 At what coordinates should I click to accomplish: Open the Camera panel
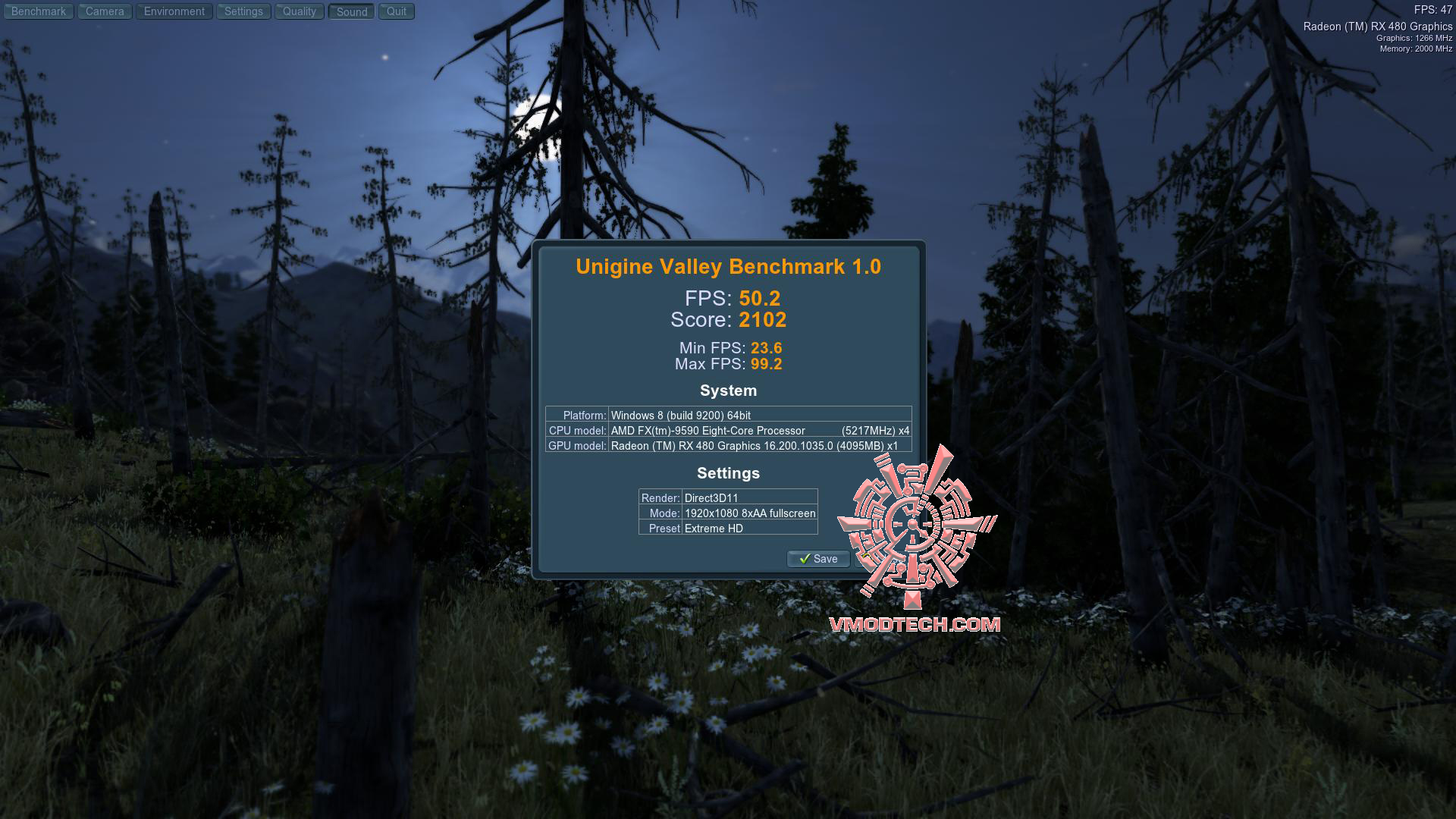[x=104, y=11]
